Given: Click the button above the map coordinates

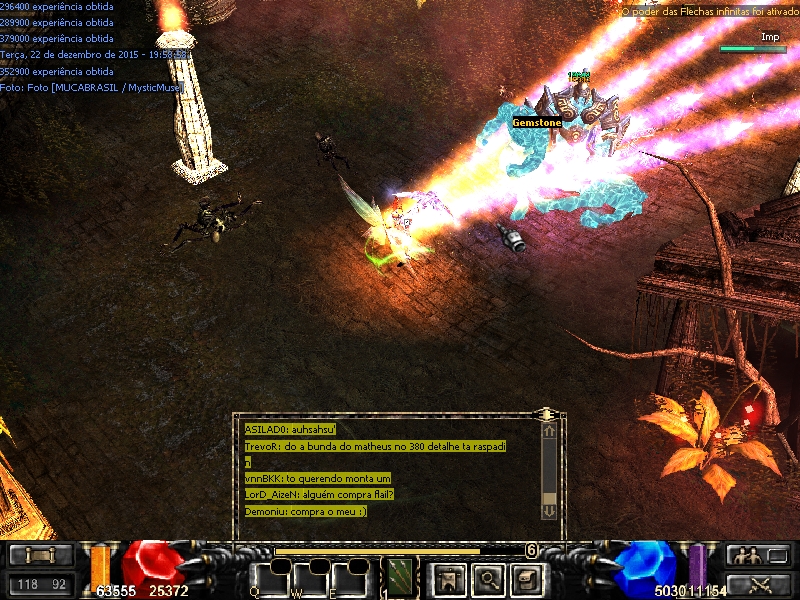Looking at the screenshot, I should (x=38, y=556).
